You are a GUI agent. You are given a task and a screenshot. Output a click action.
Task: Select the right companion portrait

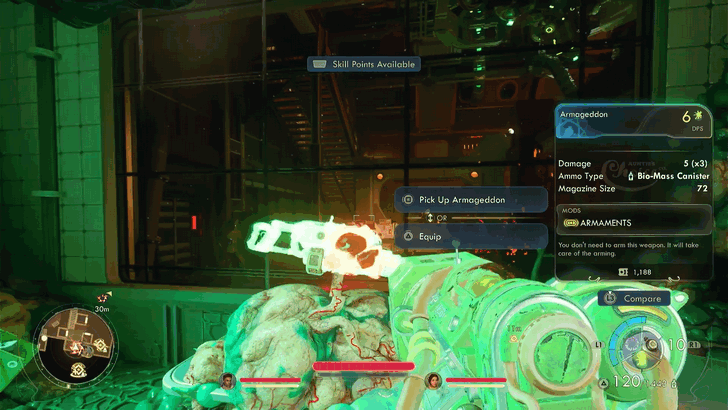(x=434, y=380)
